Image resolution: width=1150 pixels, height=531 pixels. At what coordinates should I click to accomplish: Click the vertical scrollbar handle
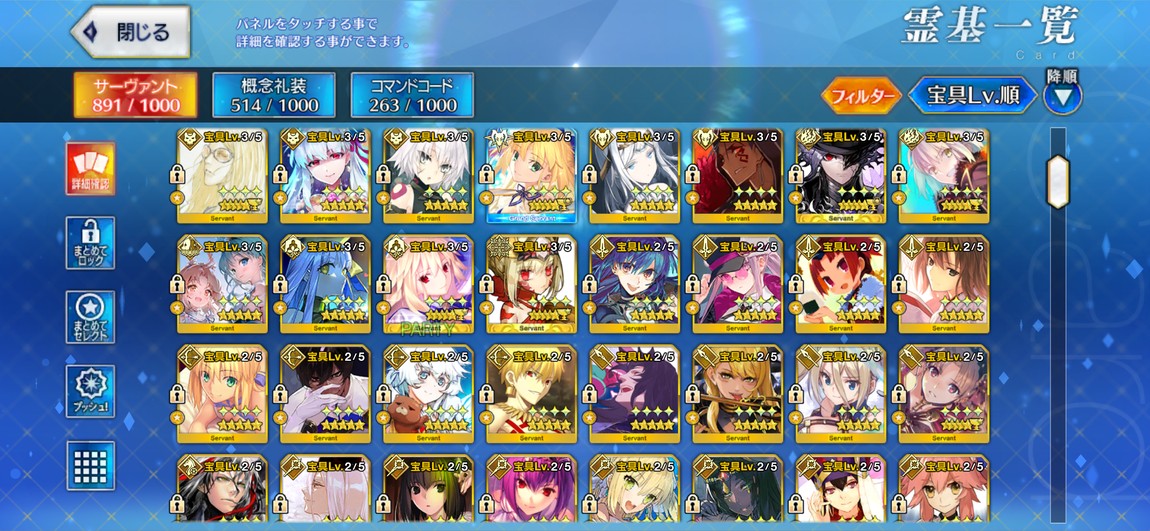click(x=1057, y=182)
